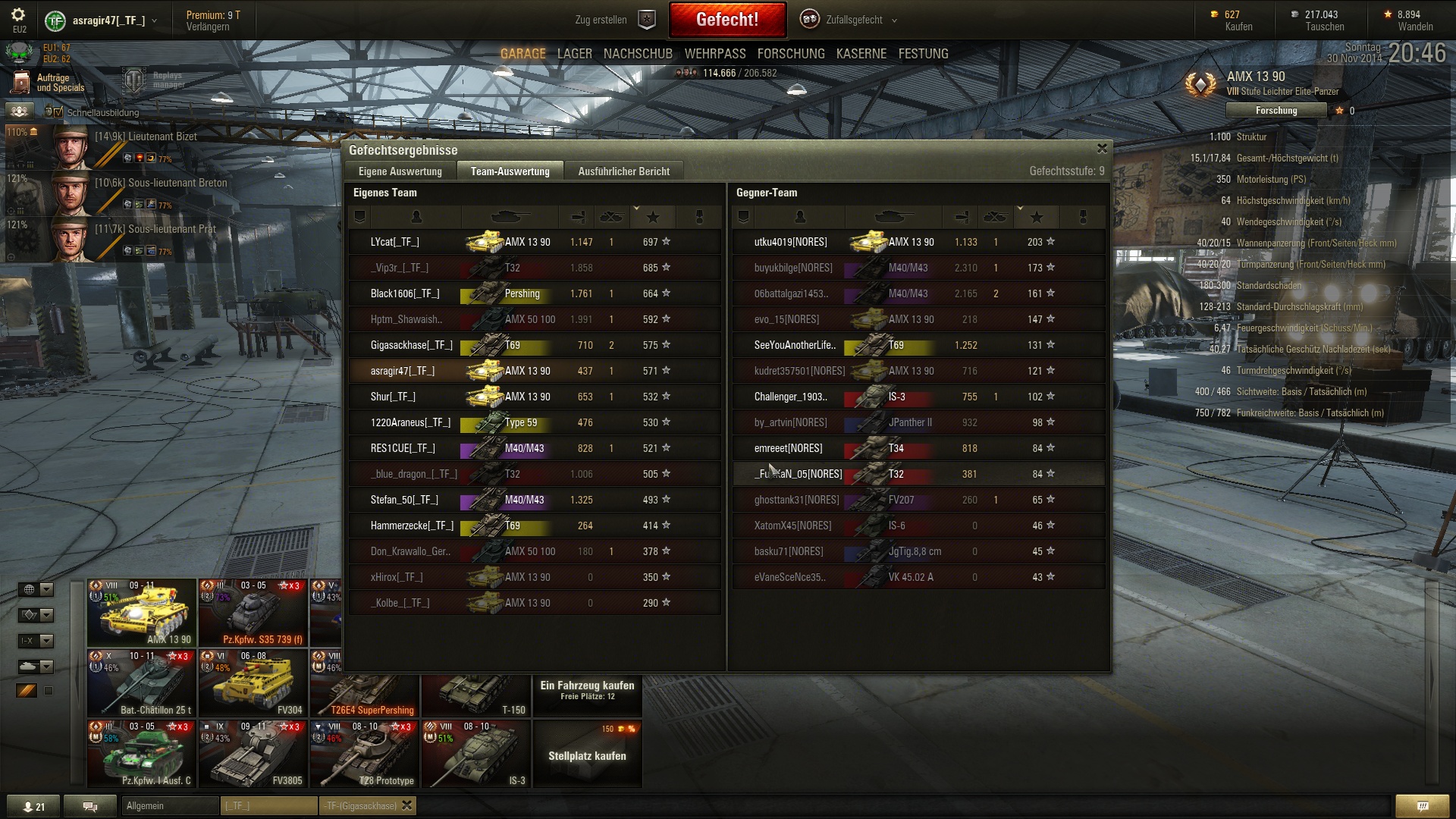
Task: Go to the NACHSCHUB section
Action: (638, 54)
